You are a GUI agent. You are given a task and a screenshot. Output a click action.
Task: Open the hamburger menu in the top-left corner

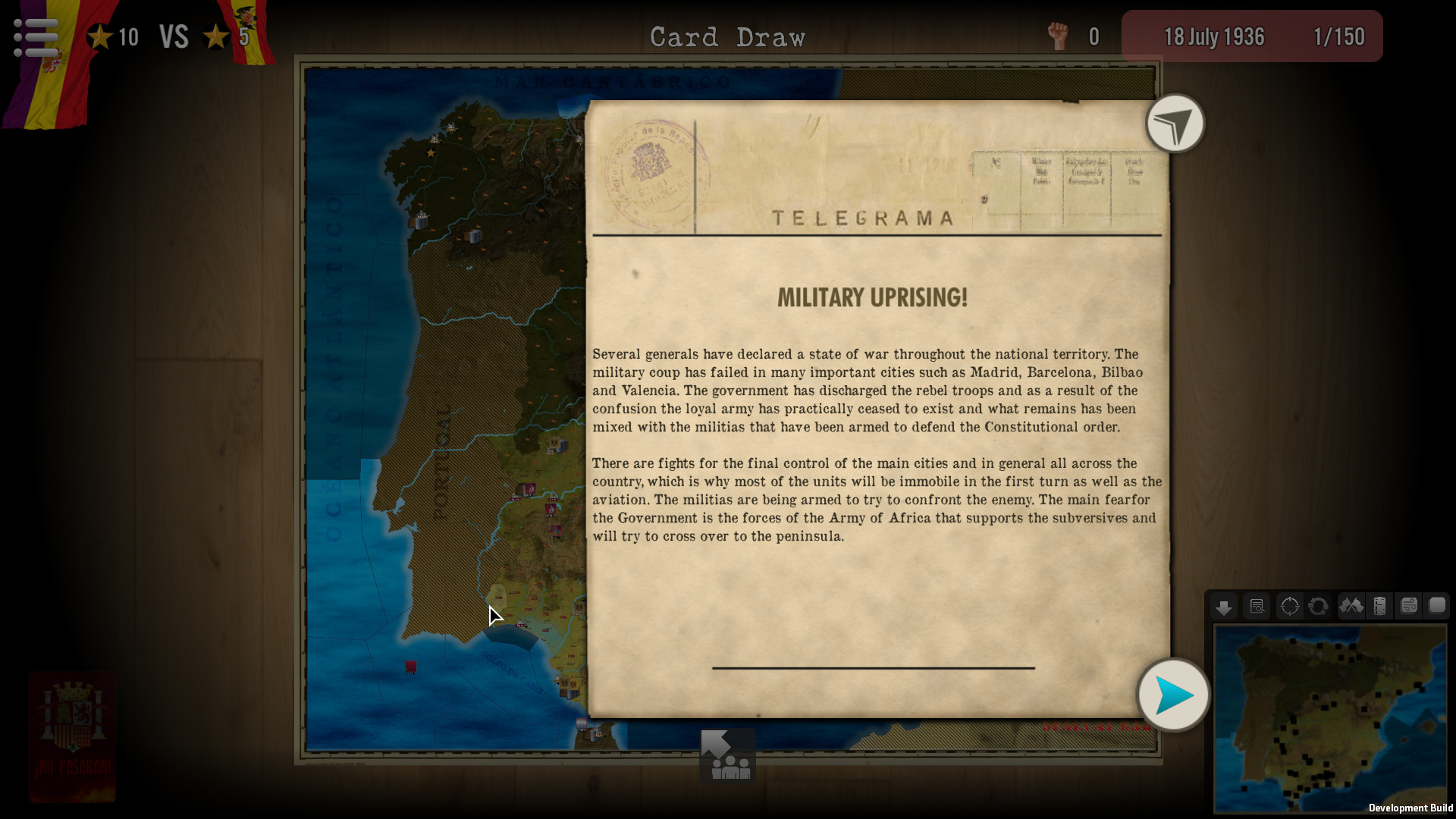34,36
